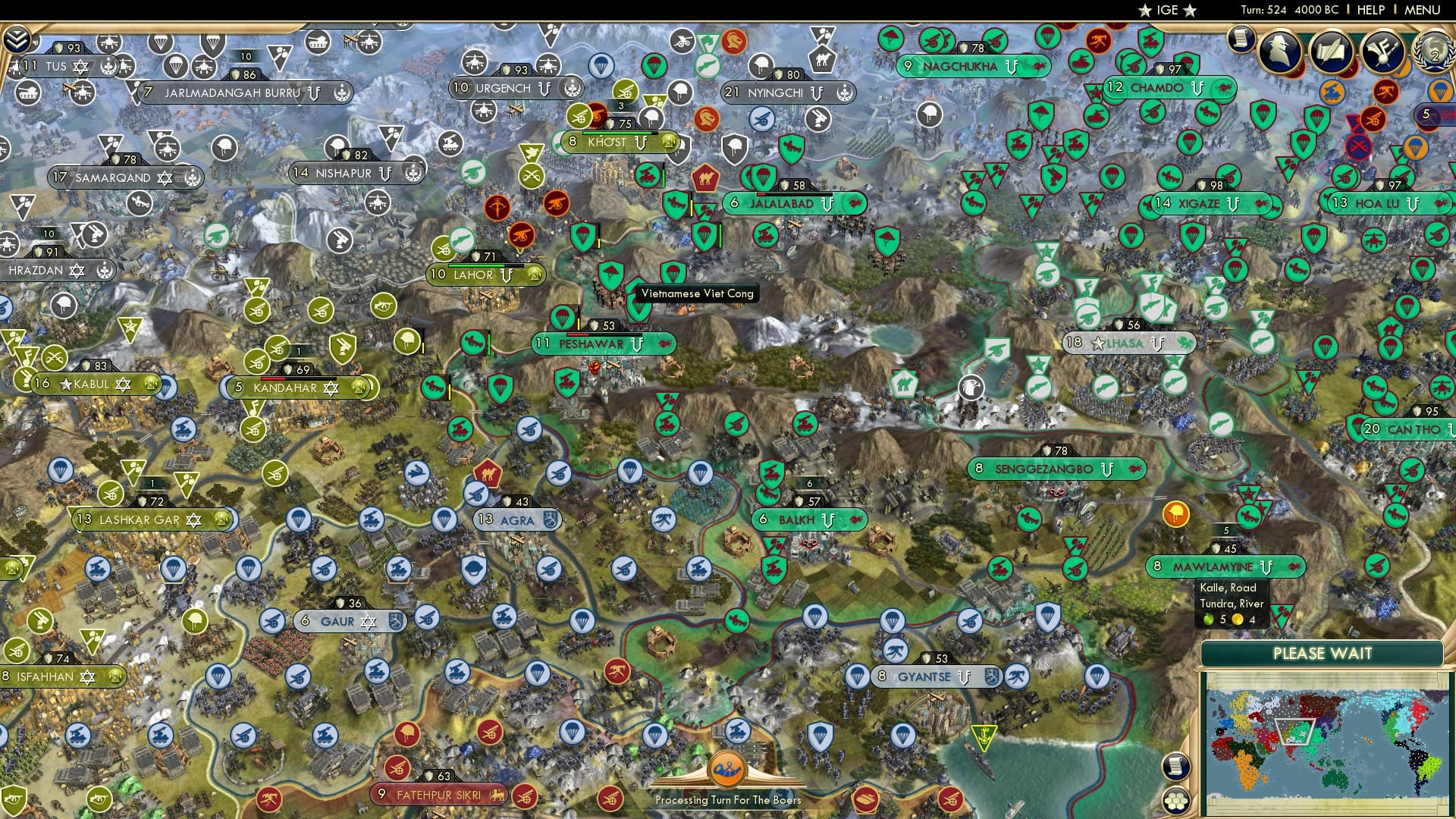
Task: Open the Culture overview music icon
Action: 1383,50
